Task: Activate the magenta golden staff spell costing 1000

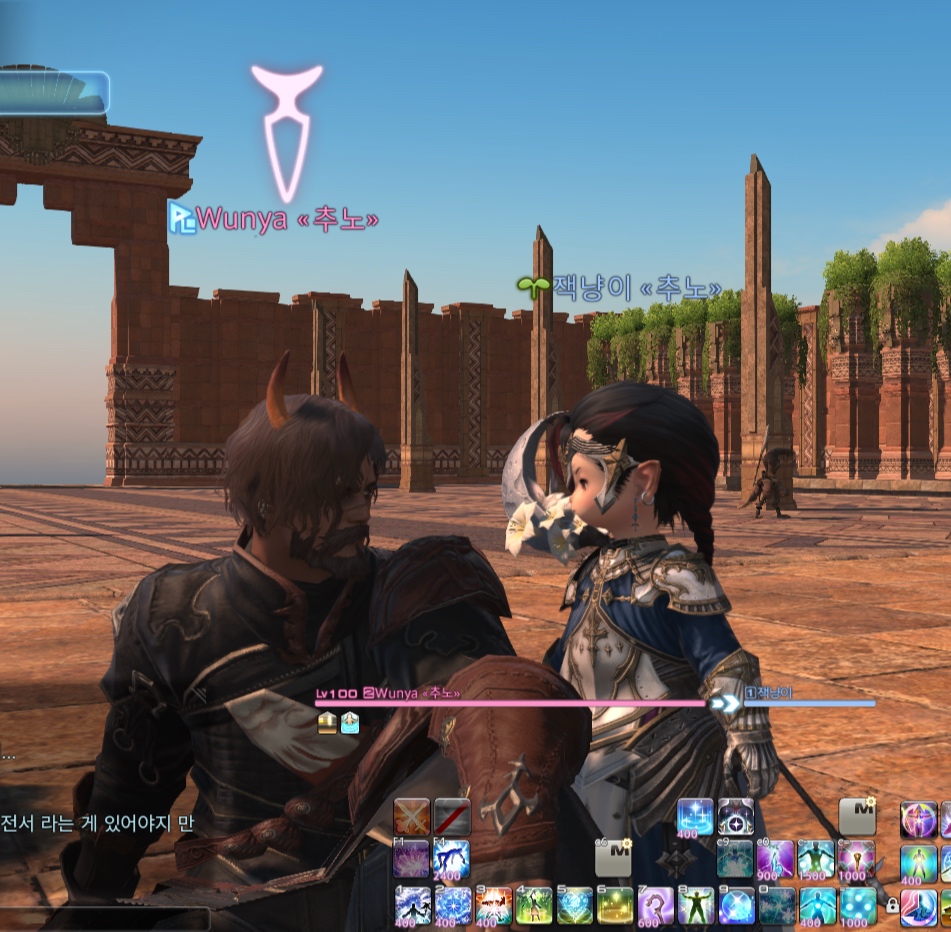Action: pyautogui.click(x=857, y=859)
